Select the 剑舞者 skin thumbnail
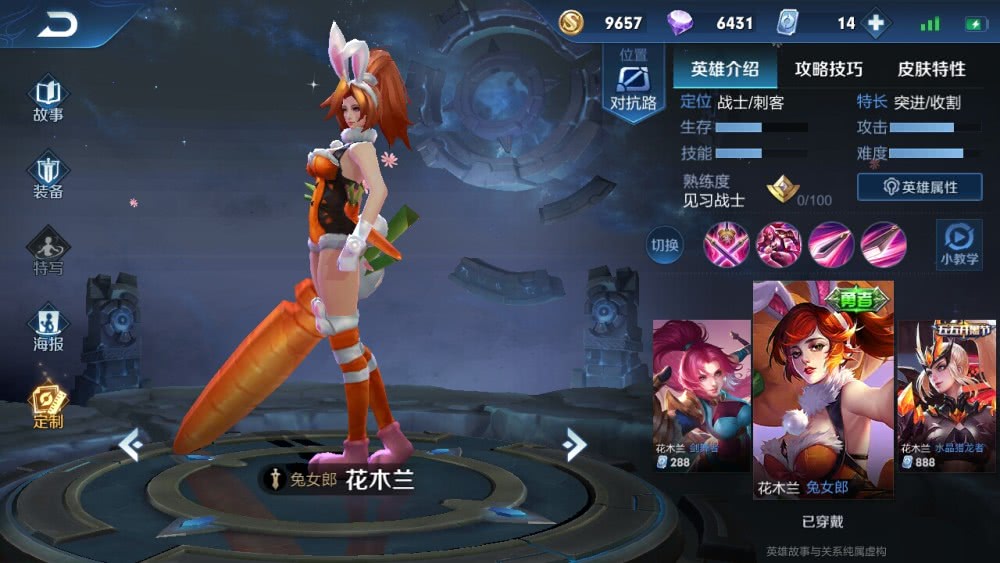Viewport: 1000px width, 563px height. click(x=701, y=395)
